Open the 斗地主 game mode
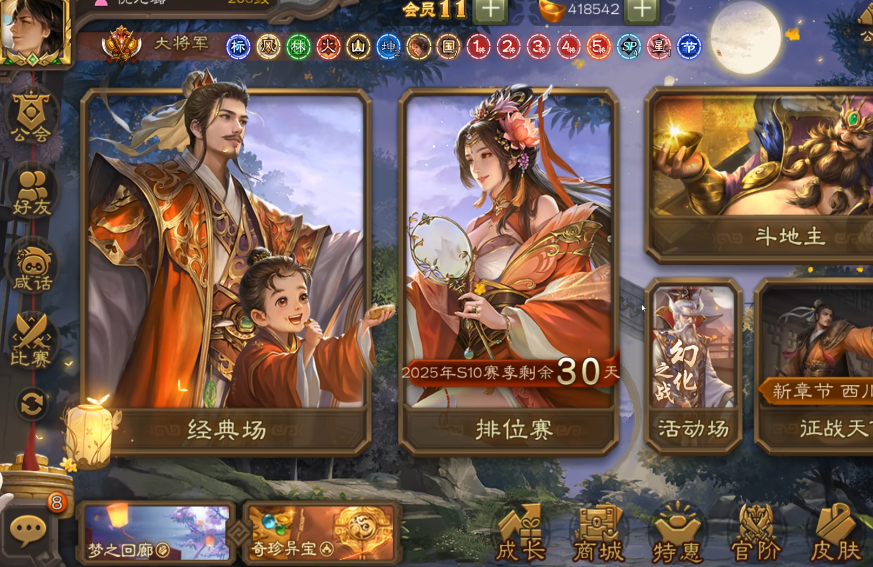Image resolution: width=873 pixels, height=567 pixels. click(x=760, y=175)
